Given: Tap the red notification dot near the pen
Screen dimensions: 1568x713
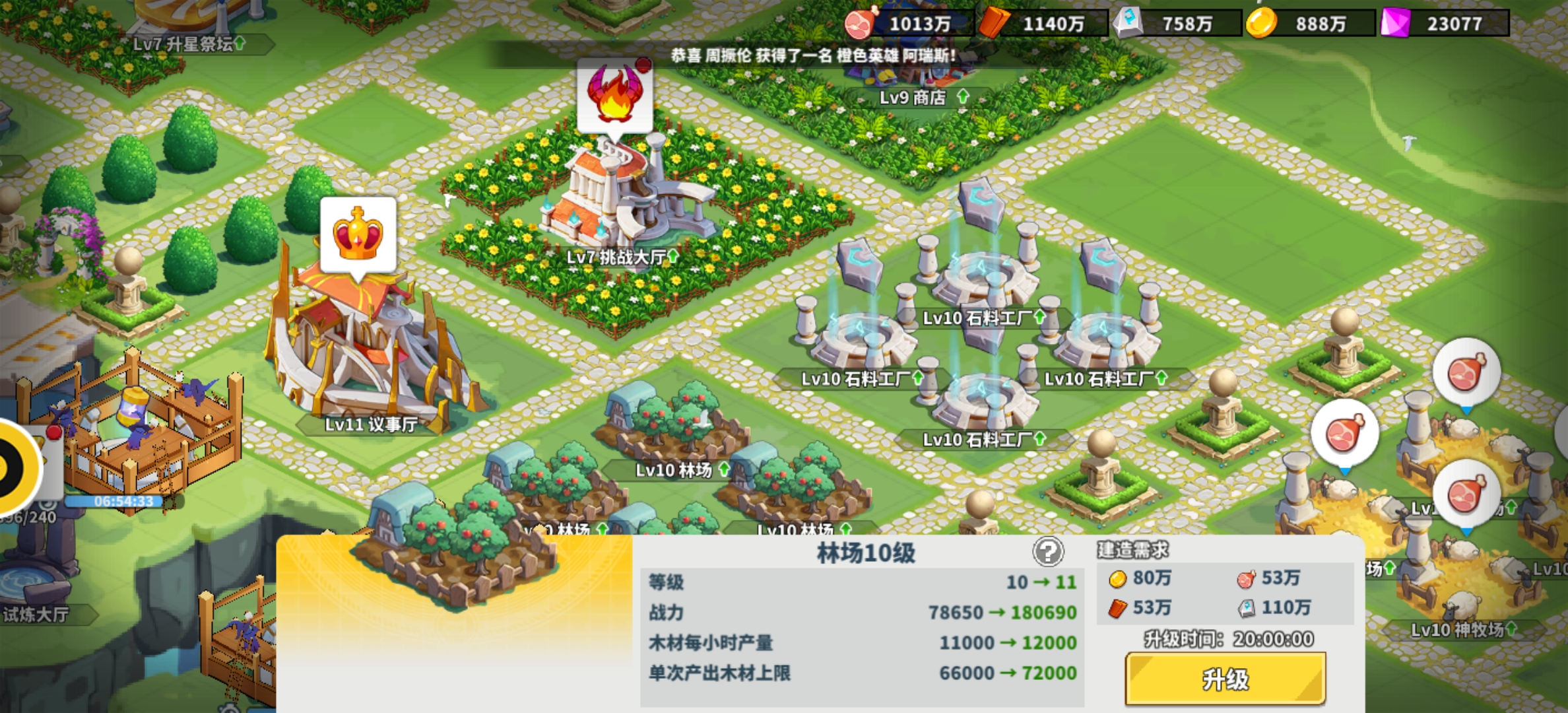Looking at the screenshot, I should point(54,432).
